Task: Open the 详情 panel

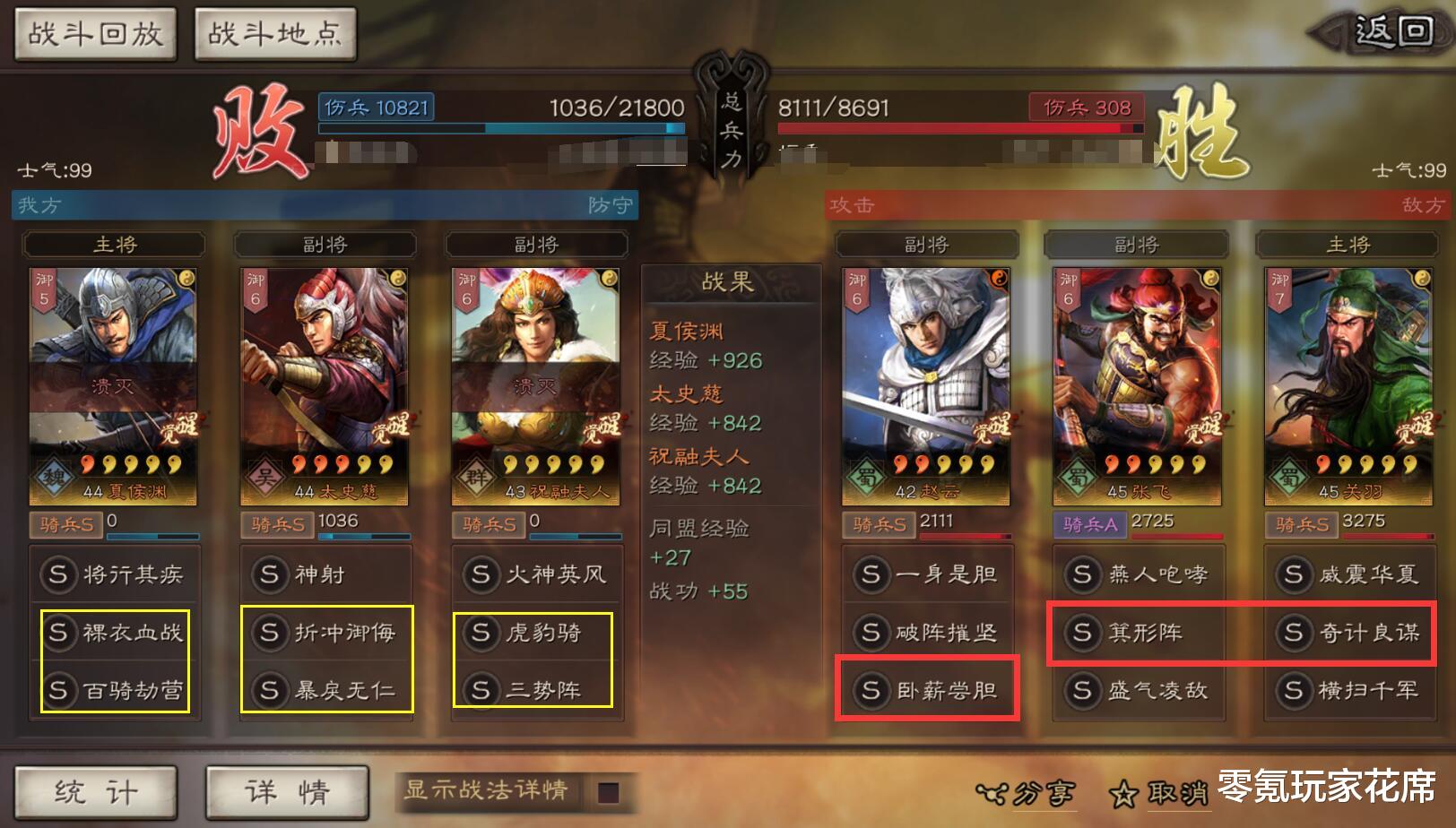Action: (285, 792)
